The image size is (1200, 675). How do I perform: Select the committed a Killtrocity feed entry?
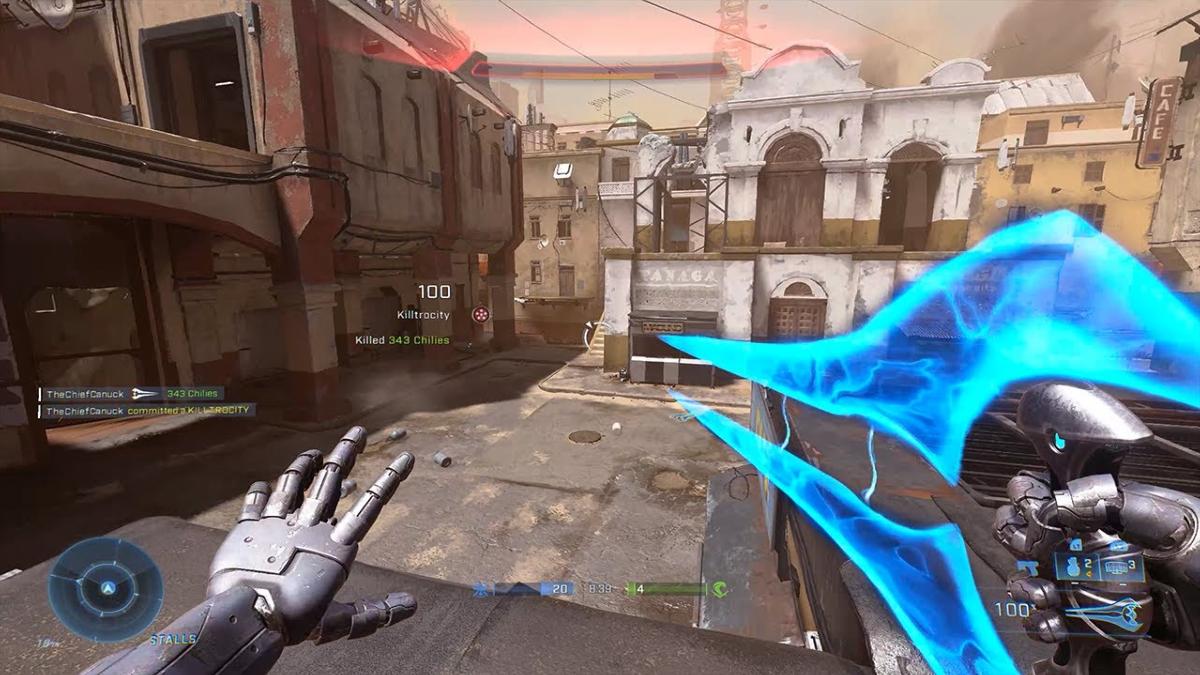pos(149,410)
